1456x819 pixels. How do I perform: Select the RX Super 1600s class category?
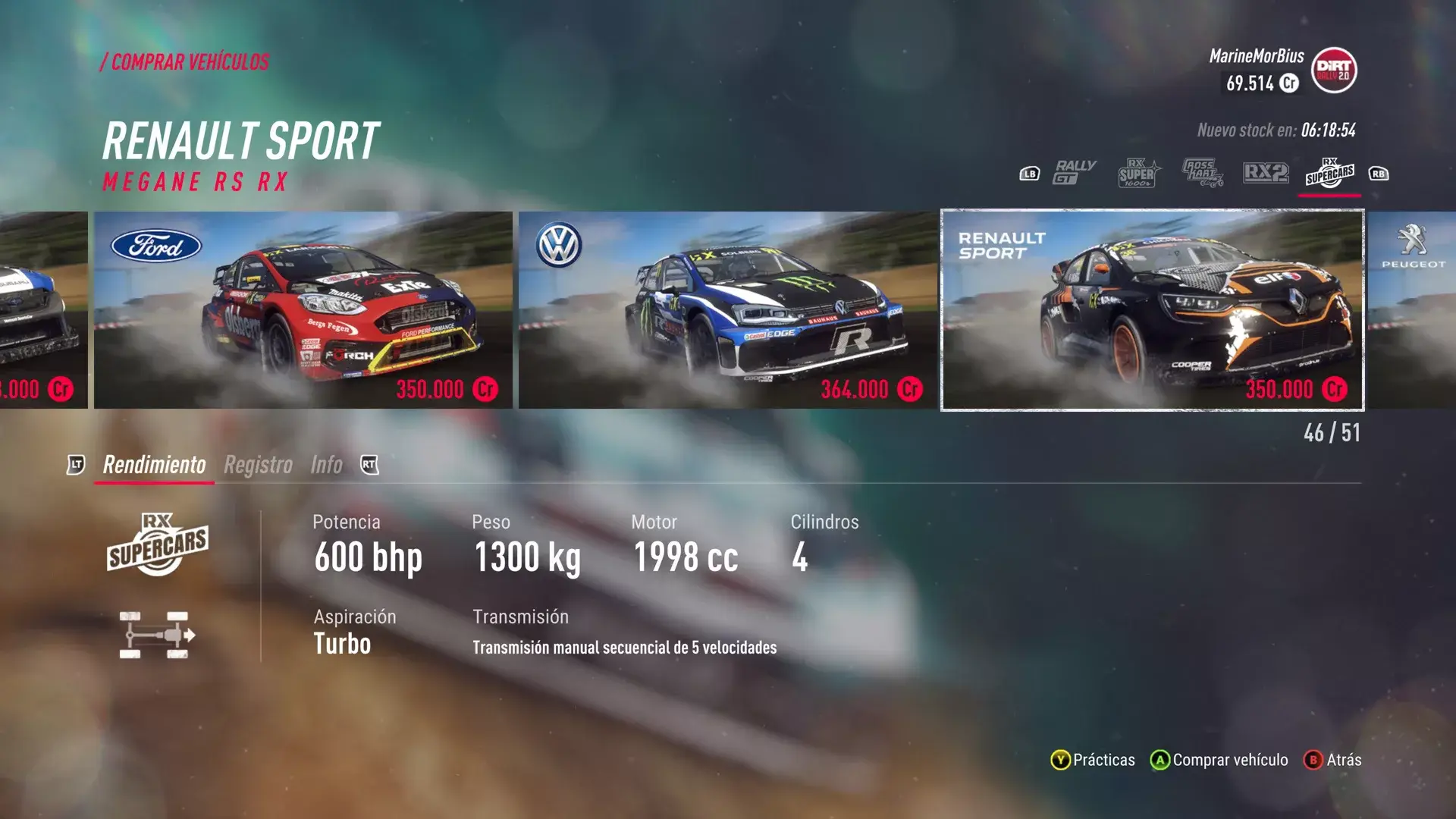pyautogui.click(x=1137, y=174)
